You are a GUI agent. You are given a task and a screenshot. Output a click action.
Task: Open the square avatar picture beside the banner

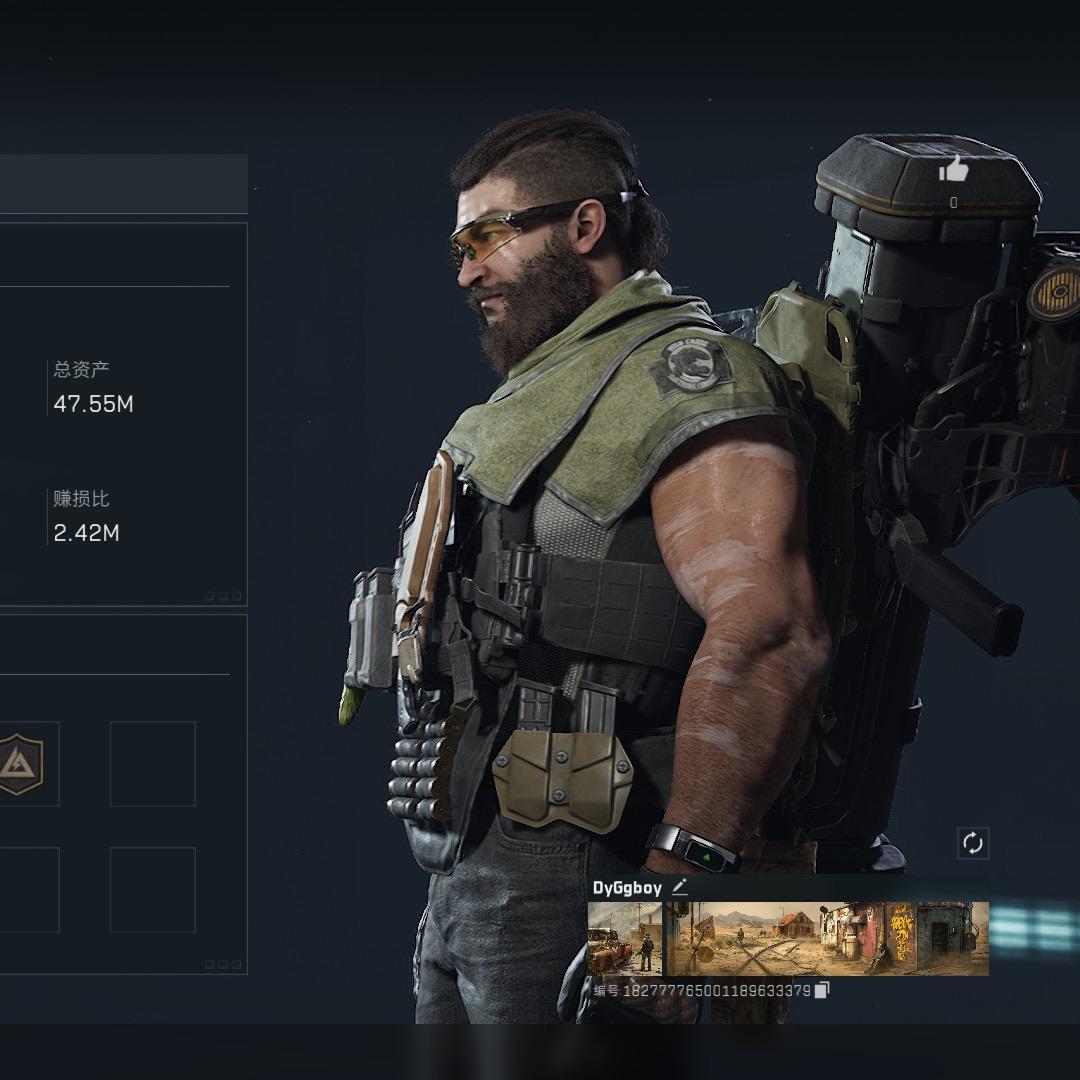[x=625, y=938]
